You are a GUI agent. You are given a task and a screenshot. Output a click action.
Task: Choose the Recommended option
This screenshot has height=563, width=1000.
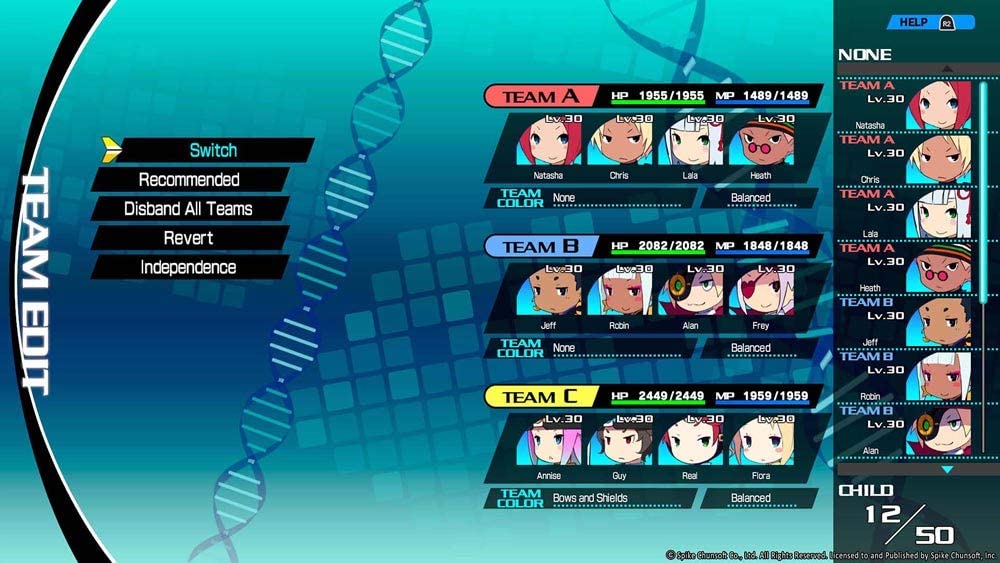[189, 180]
